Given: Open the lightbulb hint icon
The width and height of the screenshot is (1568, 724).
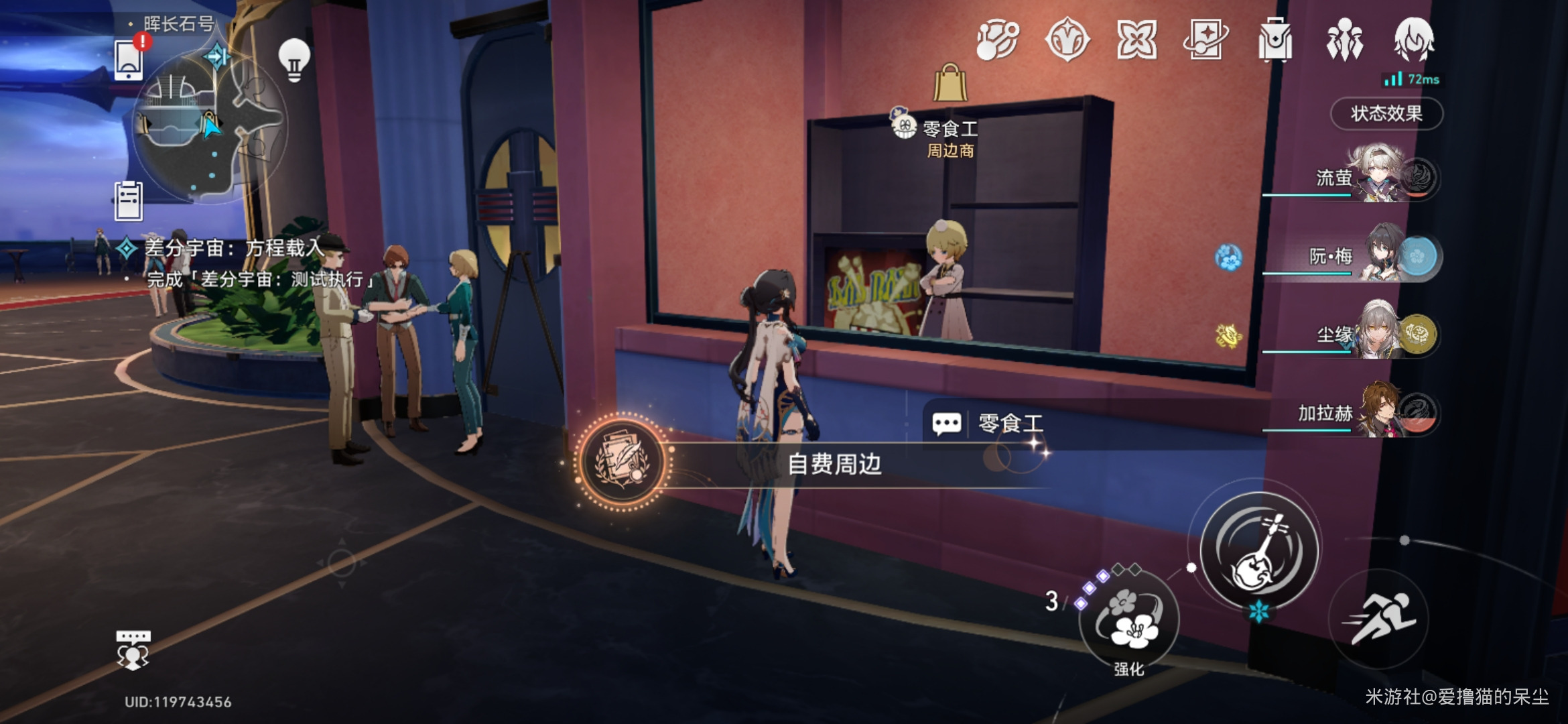Looking at the screenshot, I should pos(294,60).
